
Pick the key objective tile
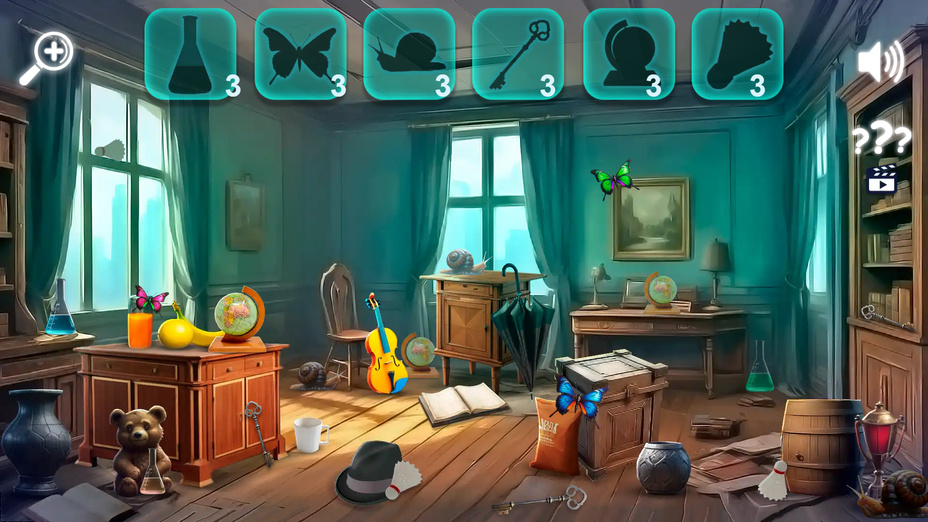[x=518, y=55]
